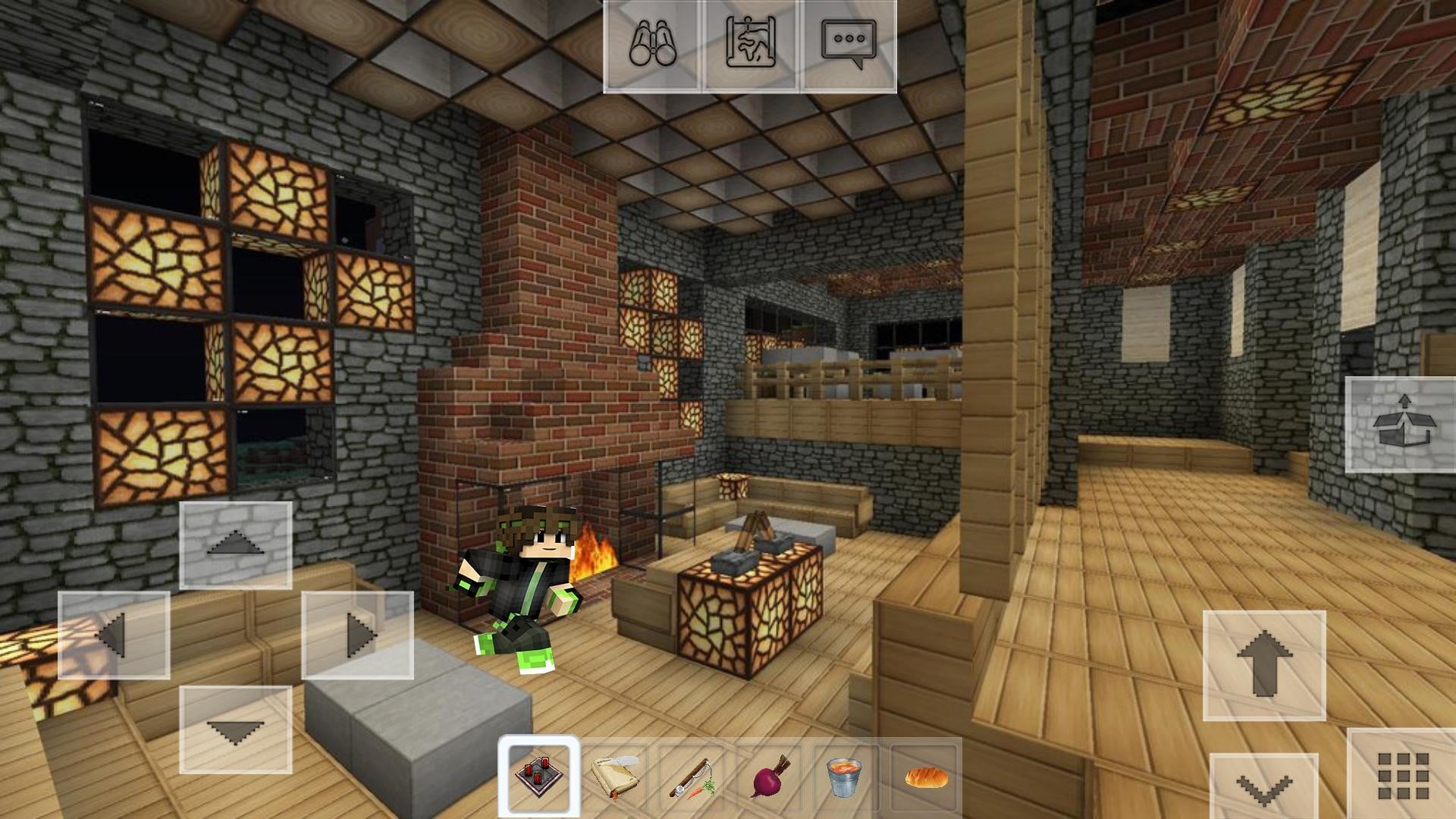This screenshot has width=1456, height=819.
Task: Open the chat bubble button
Action: click(x=849, y=45)
